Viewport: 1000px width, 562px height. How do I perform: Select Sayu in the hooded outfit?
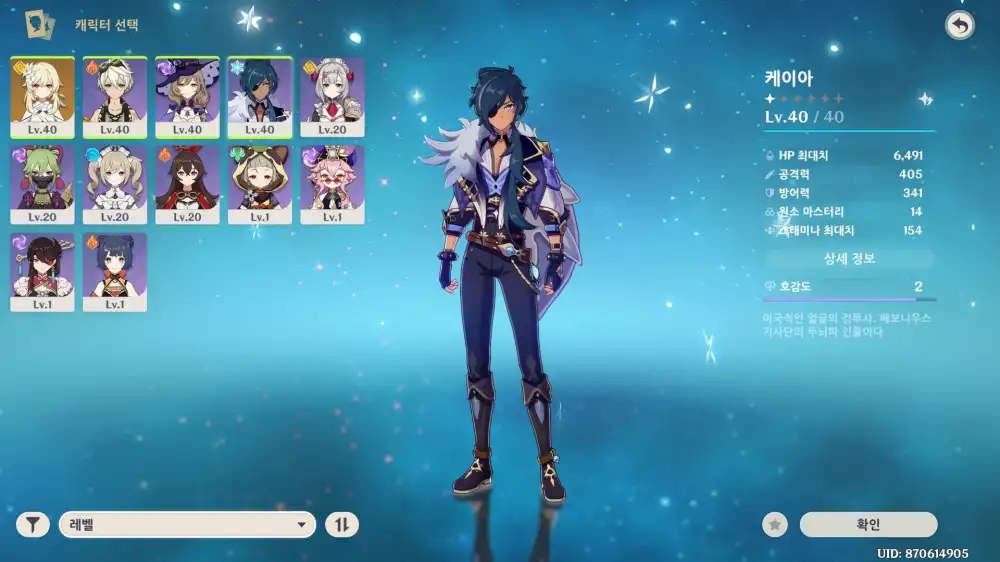tap(260, 184)
